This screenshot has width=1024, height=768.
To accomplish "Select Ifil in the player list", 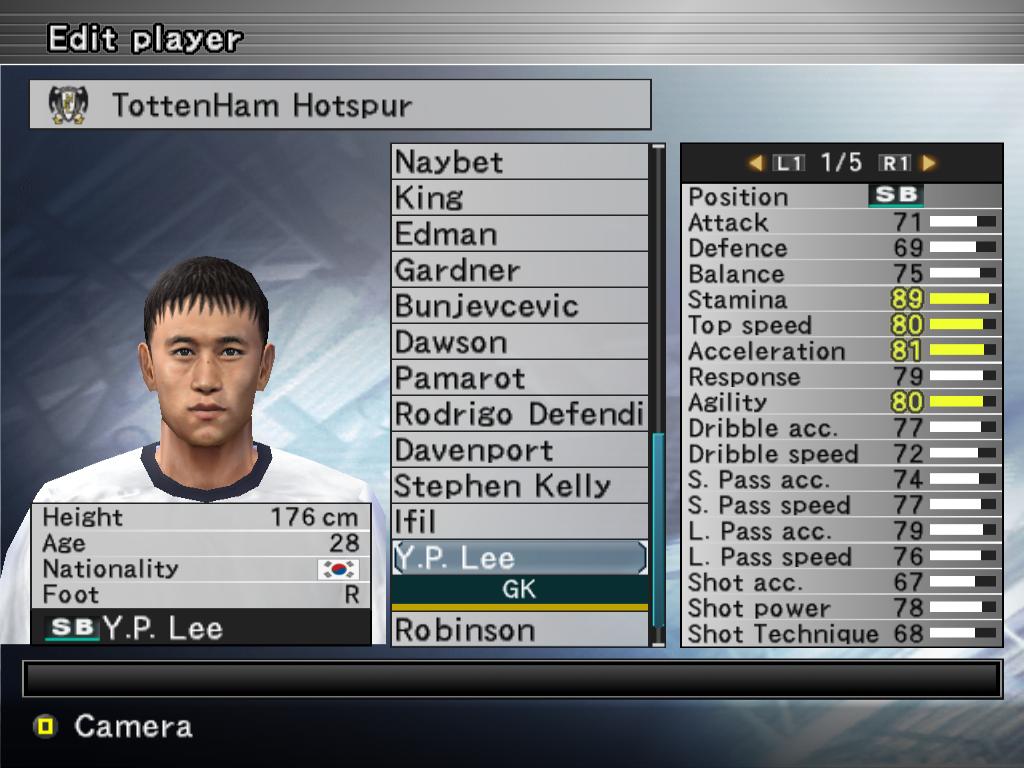I will (519, 522).
